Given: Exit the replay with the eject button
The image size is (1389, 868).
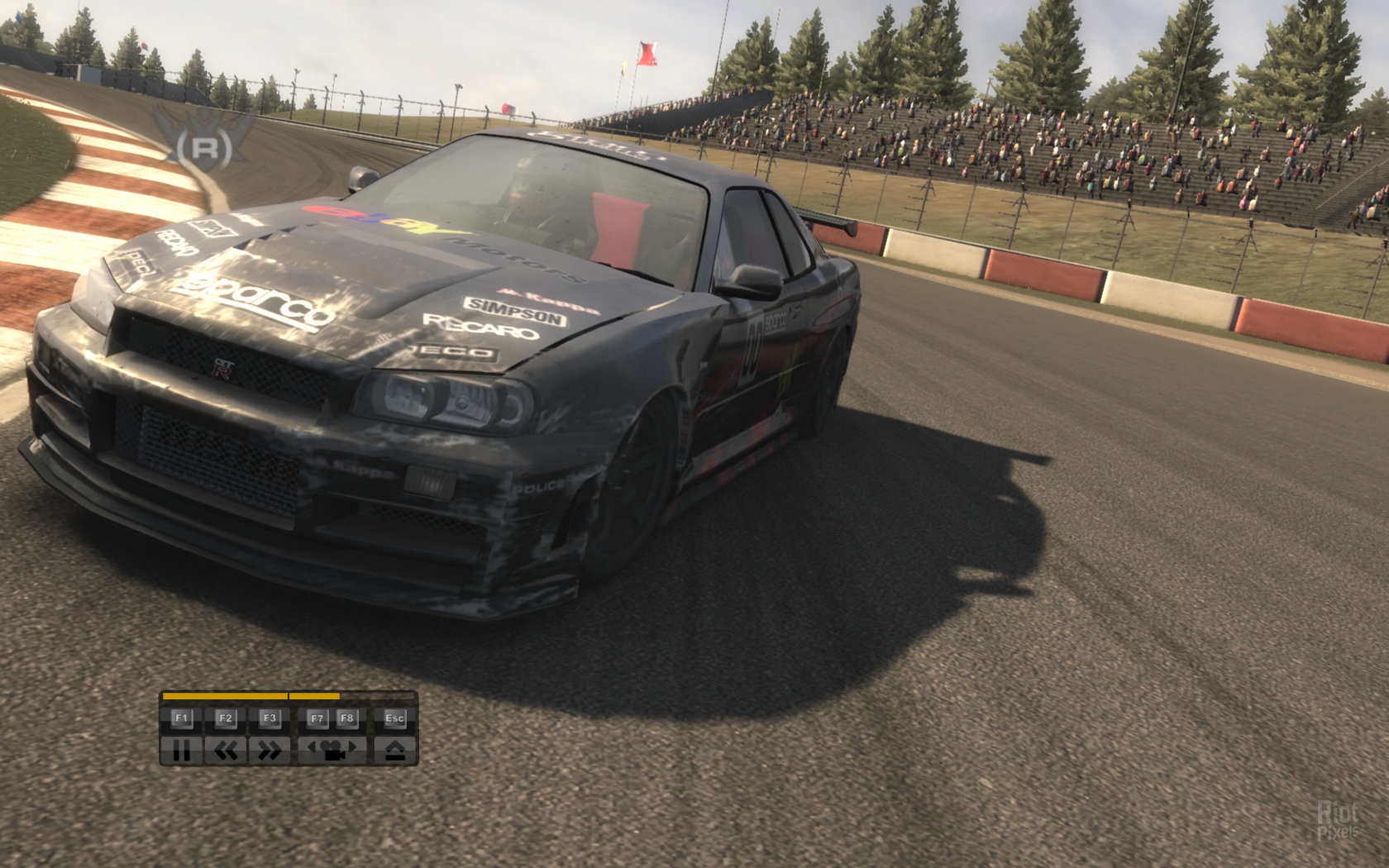Looking at the screenshot, I should [x=395, y=750].
